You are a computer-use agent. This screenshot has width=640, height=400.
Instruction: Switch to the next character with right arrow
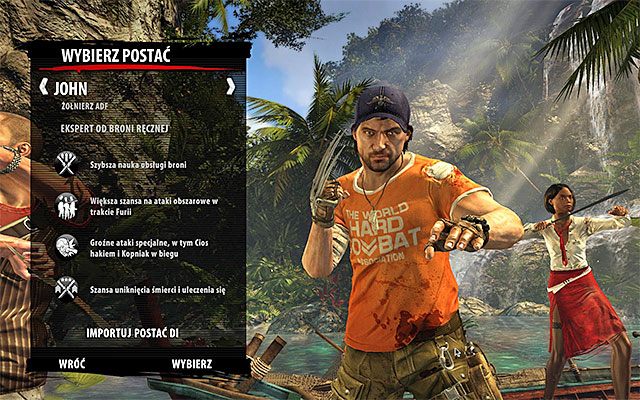coord(231,87)
